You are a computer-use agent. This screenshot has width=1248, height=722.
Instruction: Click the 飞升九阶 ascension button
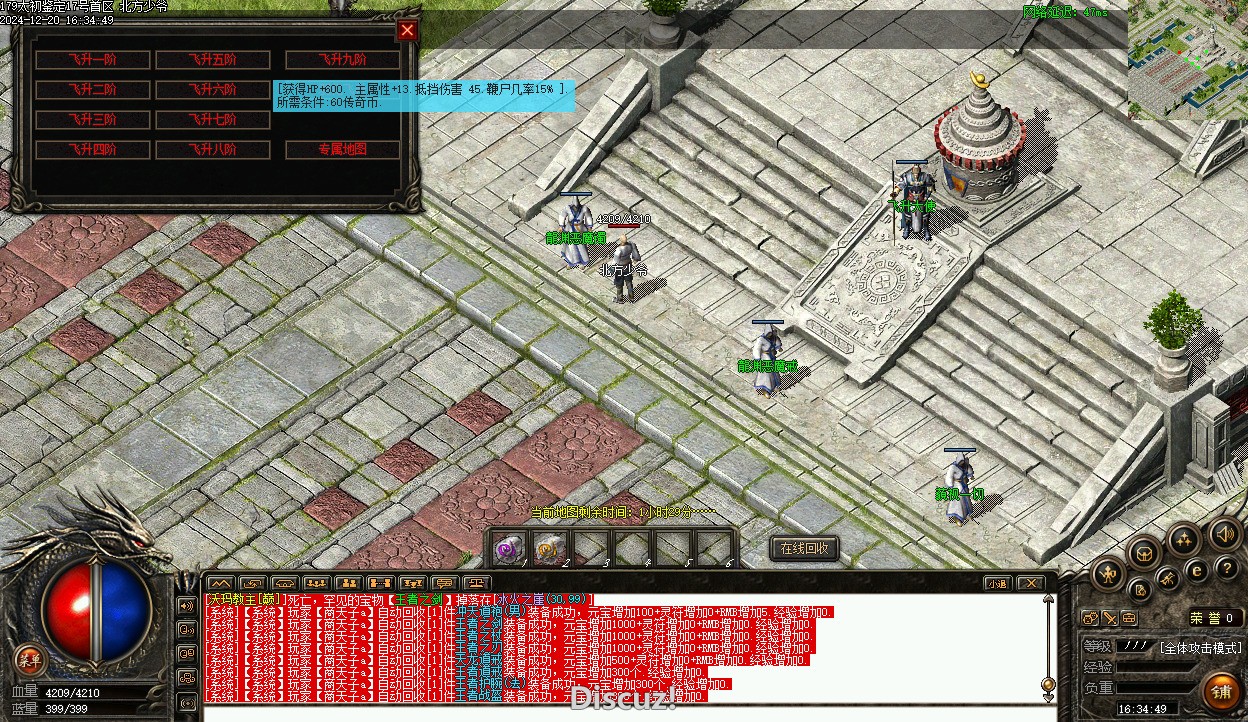pos(343,60)
